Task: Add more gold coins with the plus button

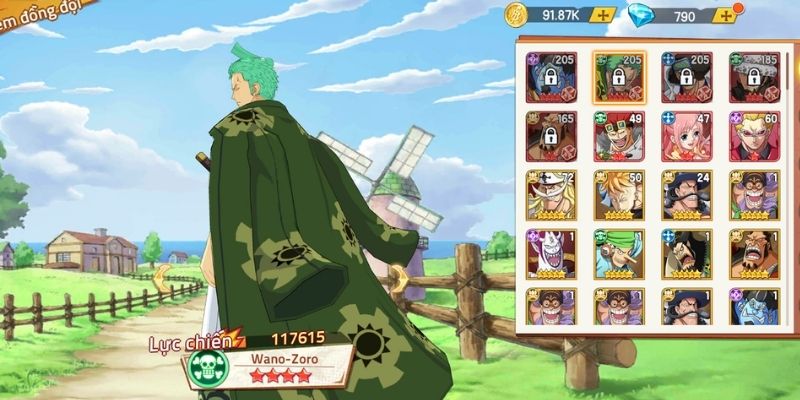Action: 602,15
